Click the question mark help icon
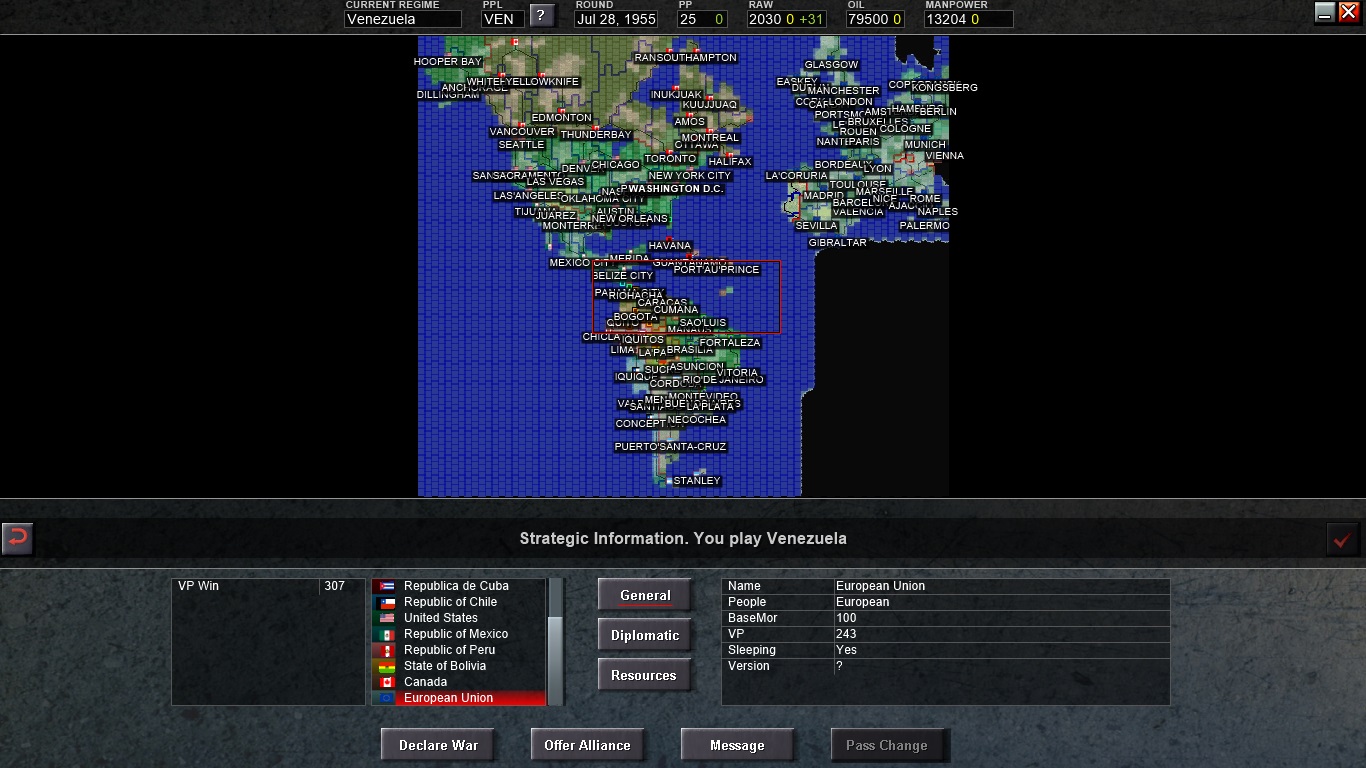The width and height of the screenshot is (1366, 768). [540, 14]
